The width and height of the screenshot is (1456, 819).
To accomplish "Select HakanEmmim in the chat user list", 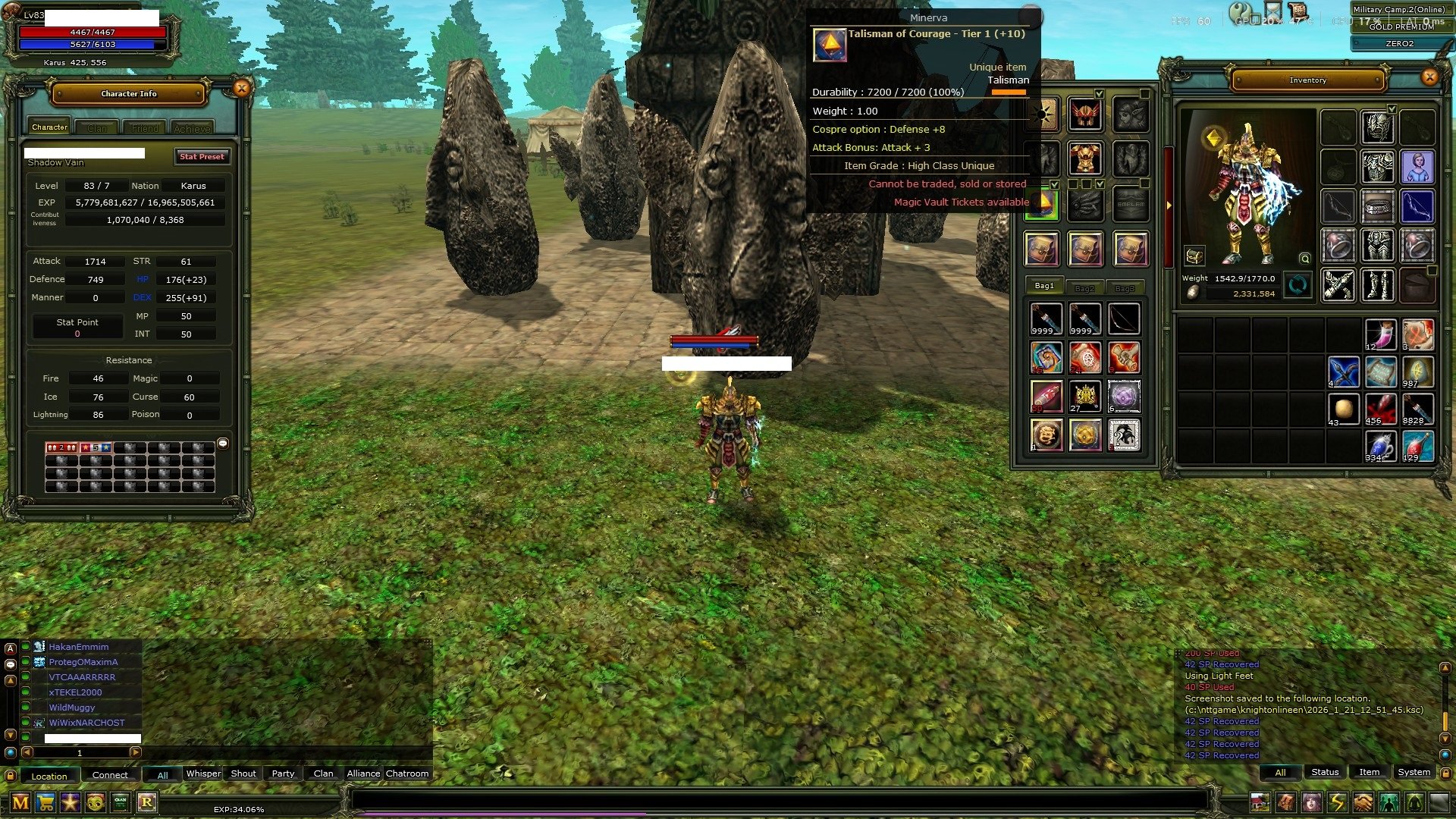I will (78, 646).
